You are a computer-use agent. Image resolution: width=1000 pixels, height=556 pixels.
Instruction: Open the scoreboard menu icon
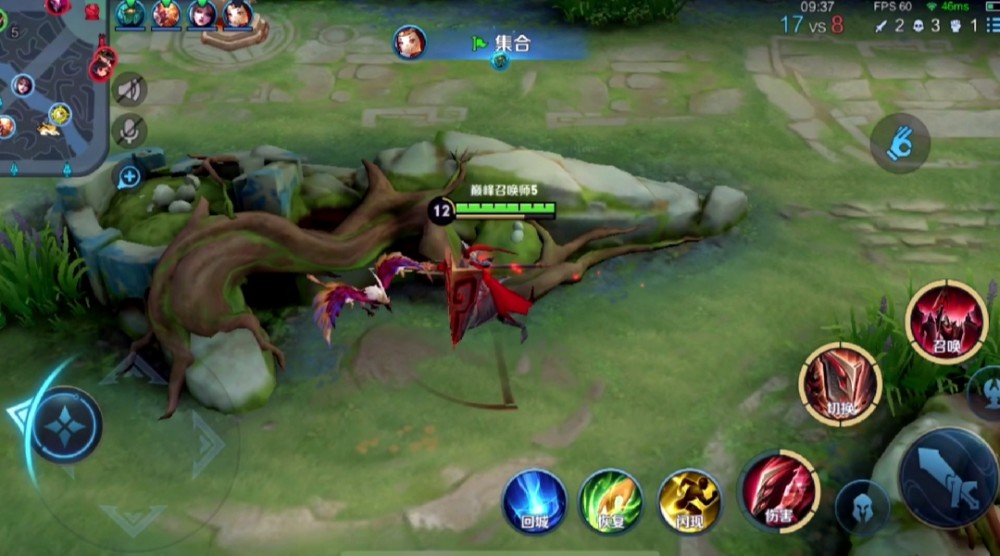(x=990, y=25)
